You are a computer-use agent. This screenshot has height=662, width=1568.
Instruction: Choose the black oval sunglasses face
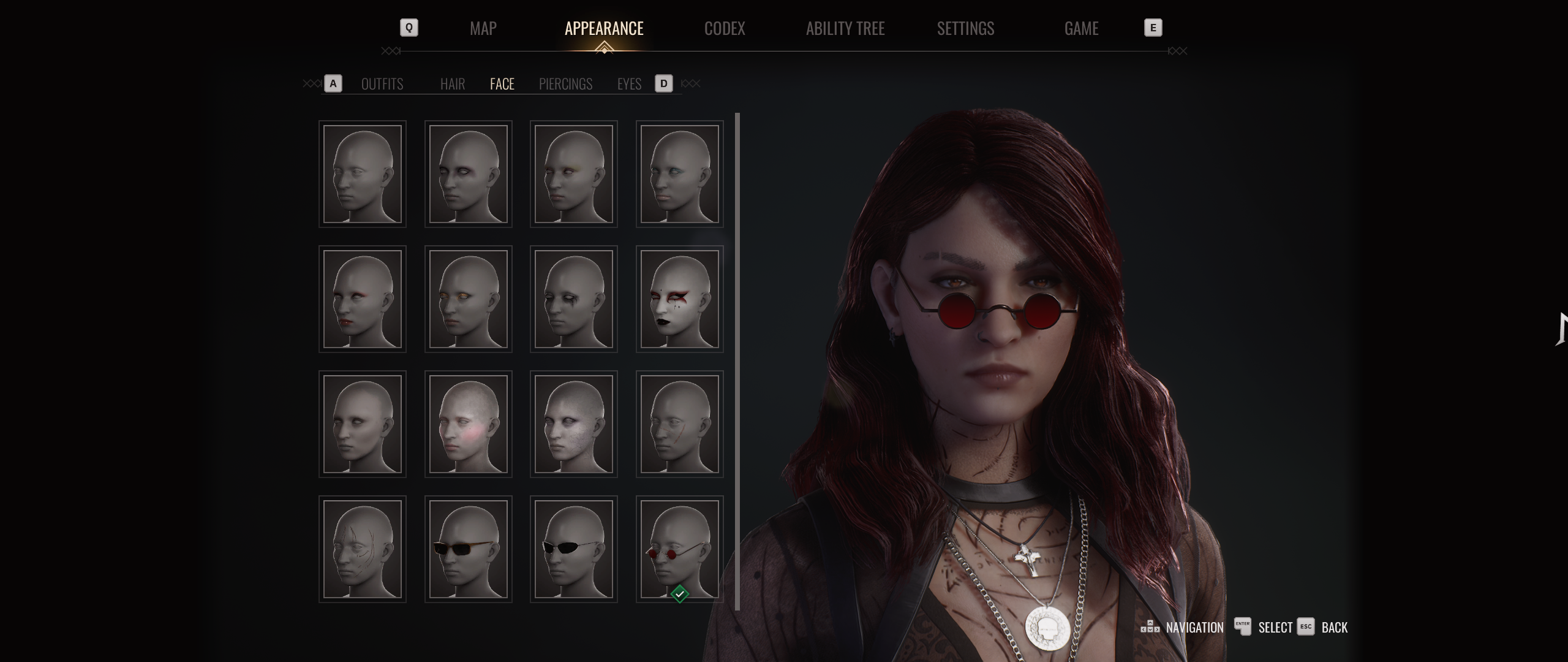(x=573, y=549)
